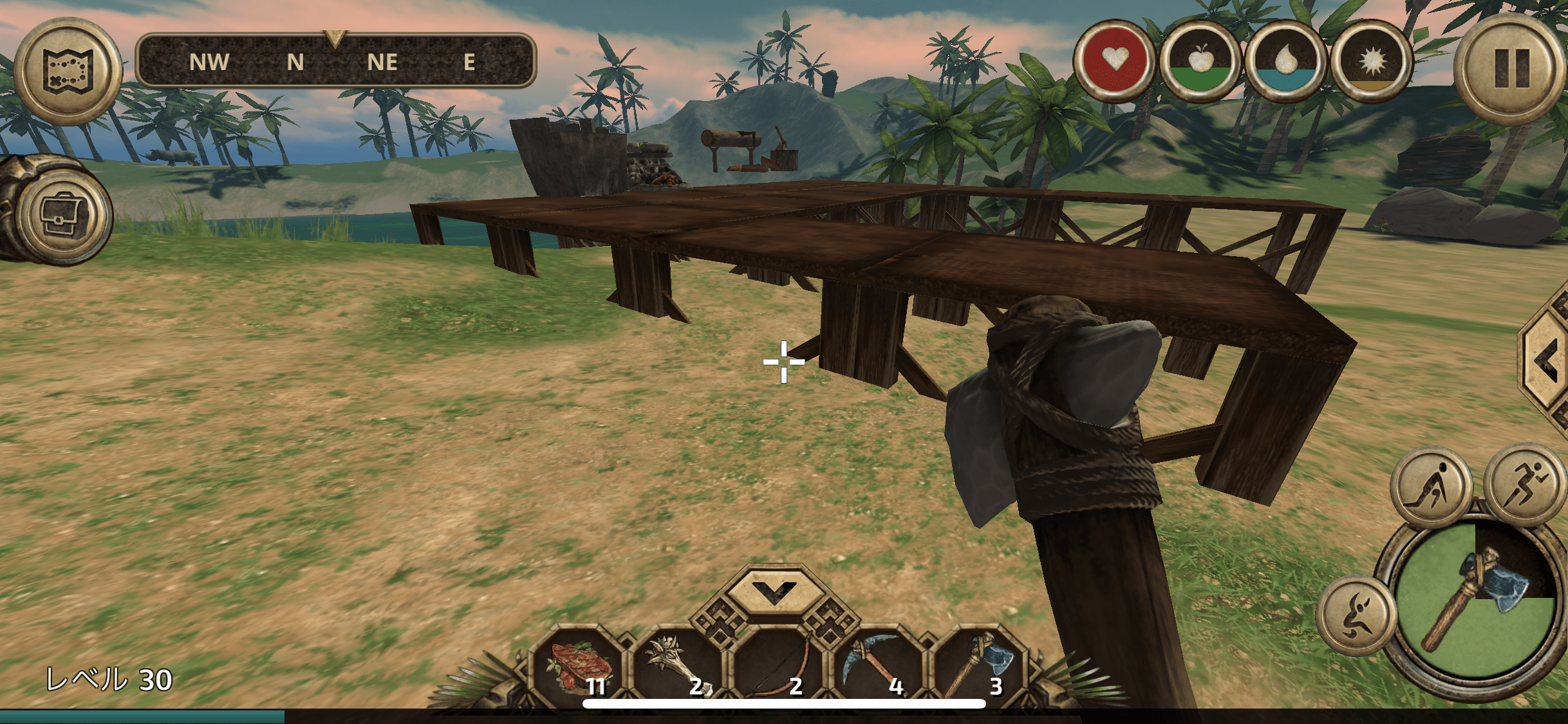Image resolution: width=1568 pixels, height=724 pixels.
Task: Tap the sun status icon
Action: click(x=1371, y=61)
